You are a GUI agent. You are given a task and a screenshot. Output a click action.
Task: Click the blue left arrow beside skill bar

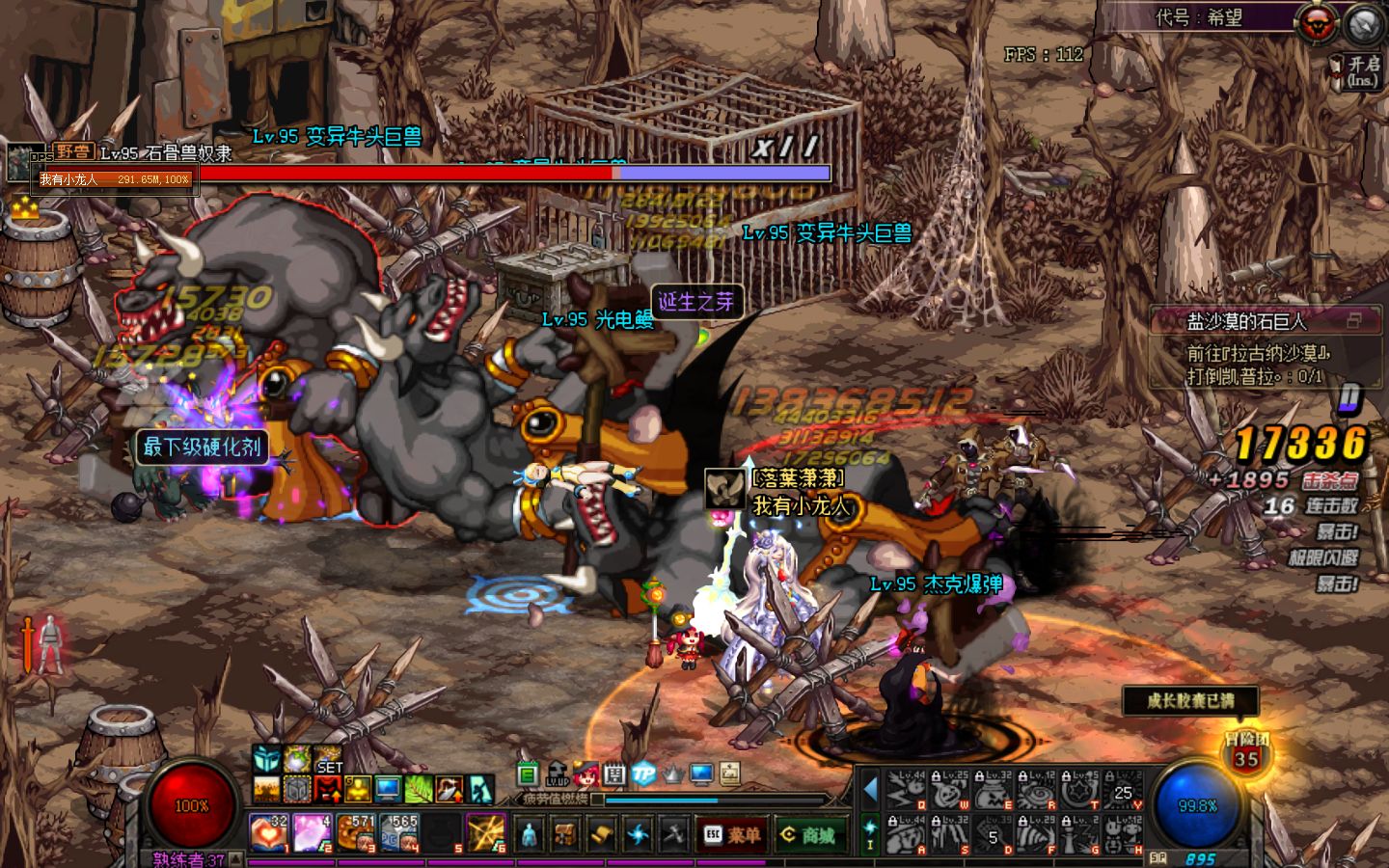[871, 790]
